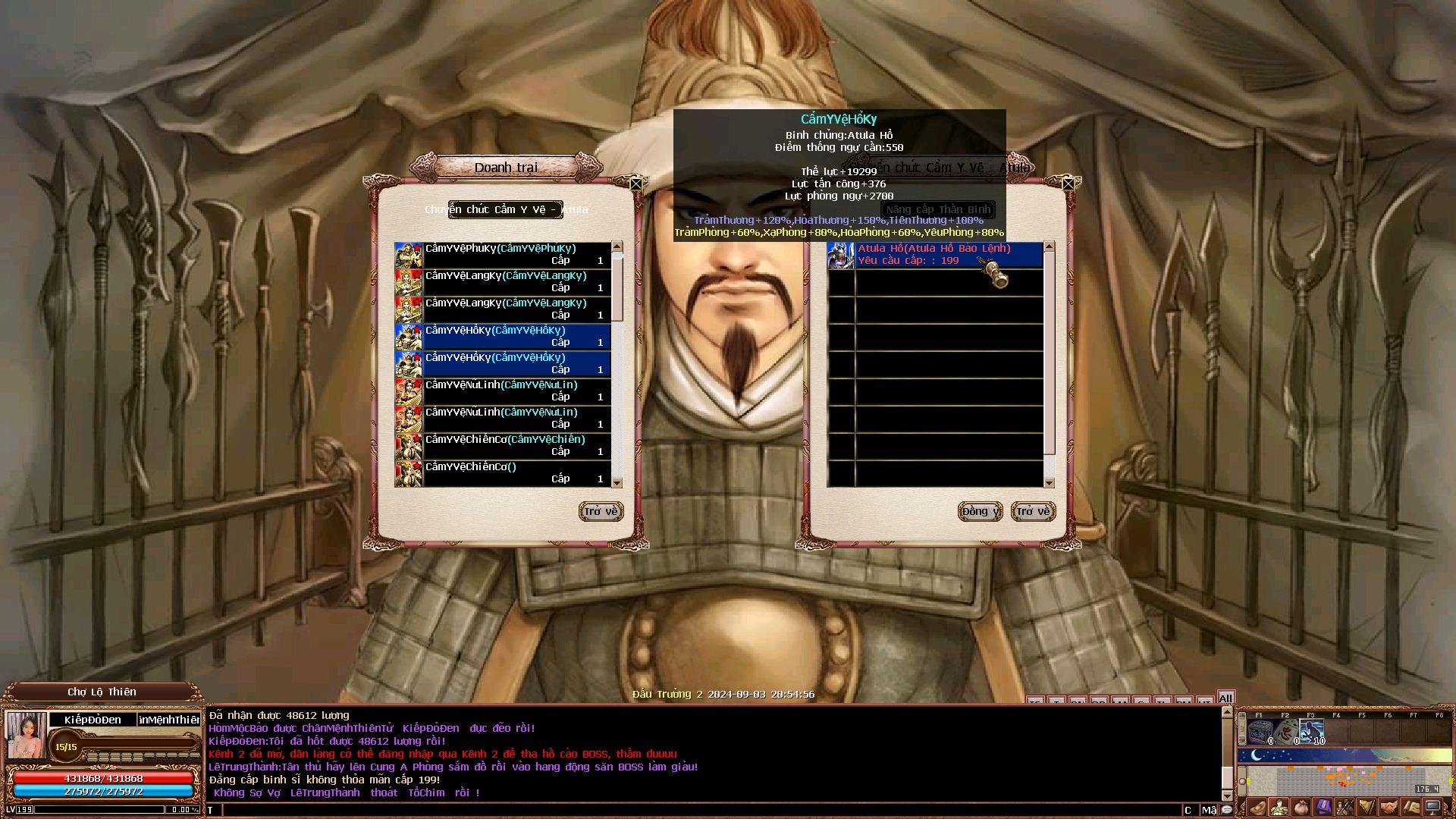Click Trở về beside the Đồng ý button

1033,512
